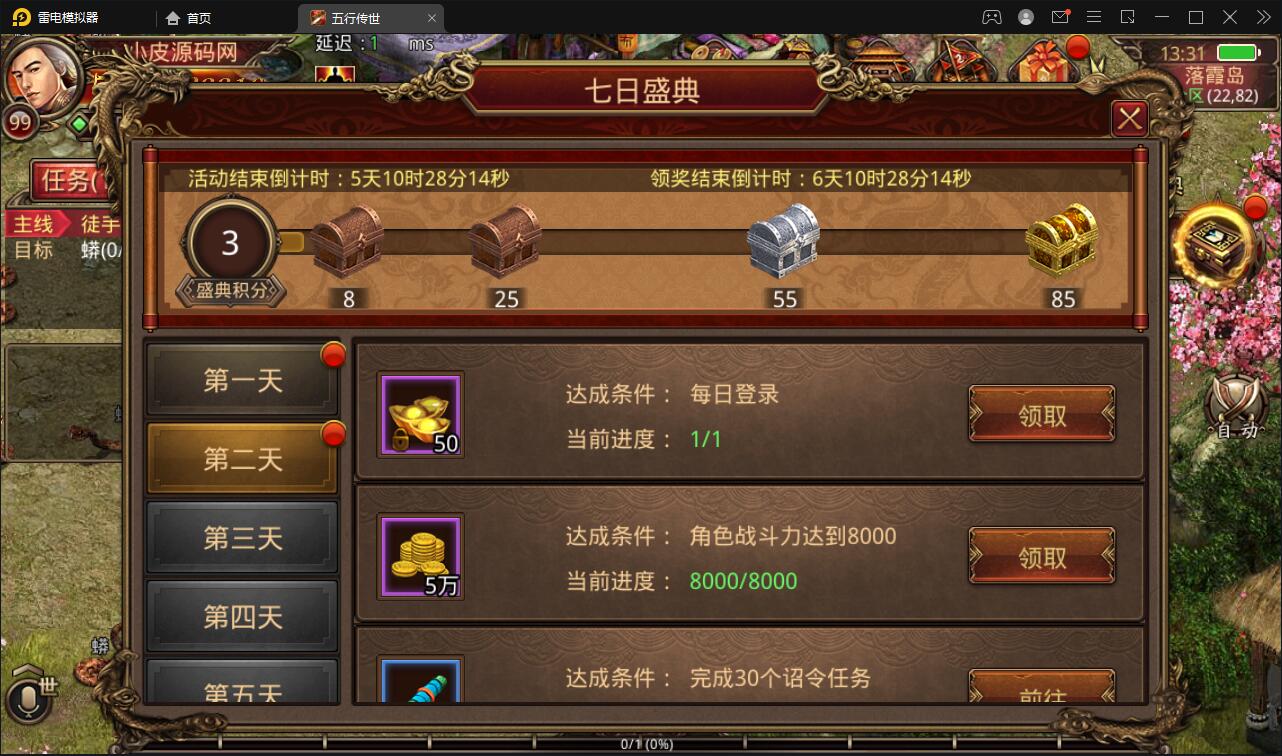Image resolution: width=1282 pixels, height=756 pixels.
Task: Click the gold ingot reward icon labeled 50
Action: [x=420, y=414]
